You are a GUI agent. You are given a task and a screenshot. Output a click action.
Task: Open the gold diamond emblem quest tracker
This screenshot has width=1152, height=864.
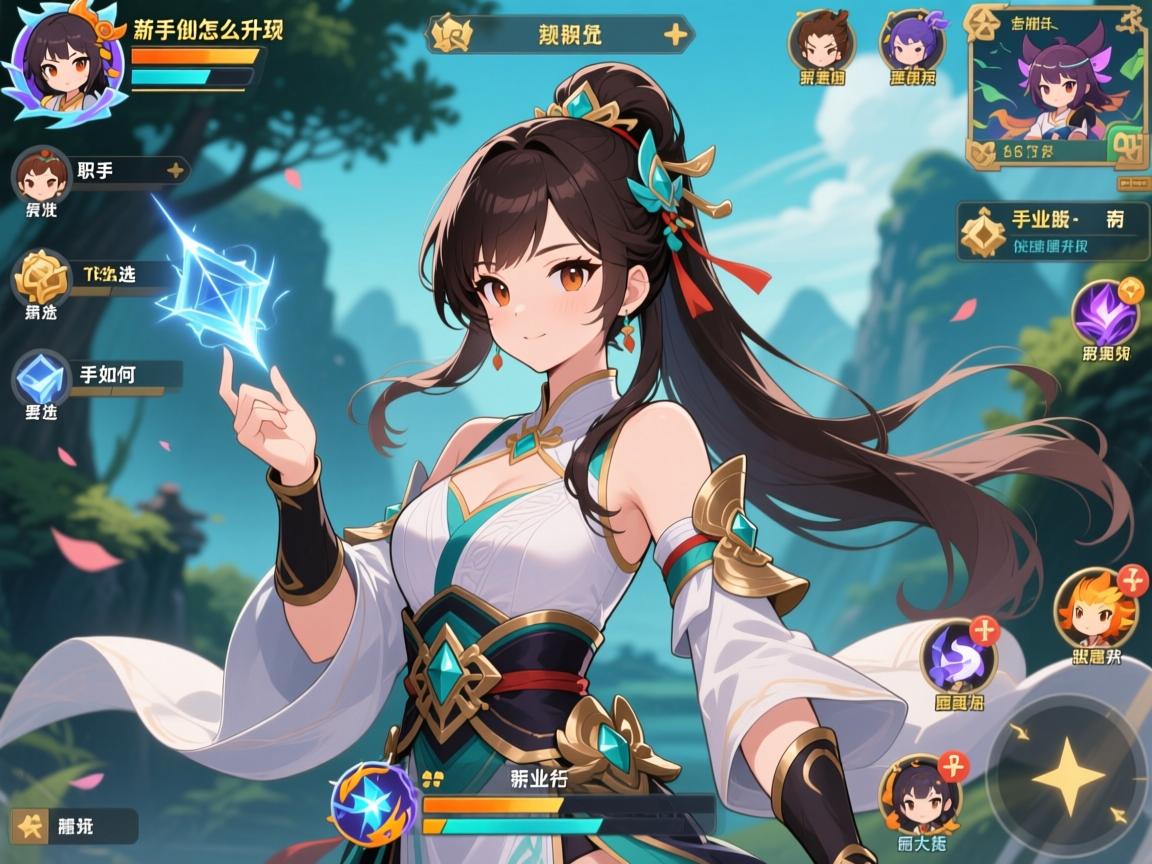983,232
